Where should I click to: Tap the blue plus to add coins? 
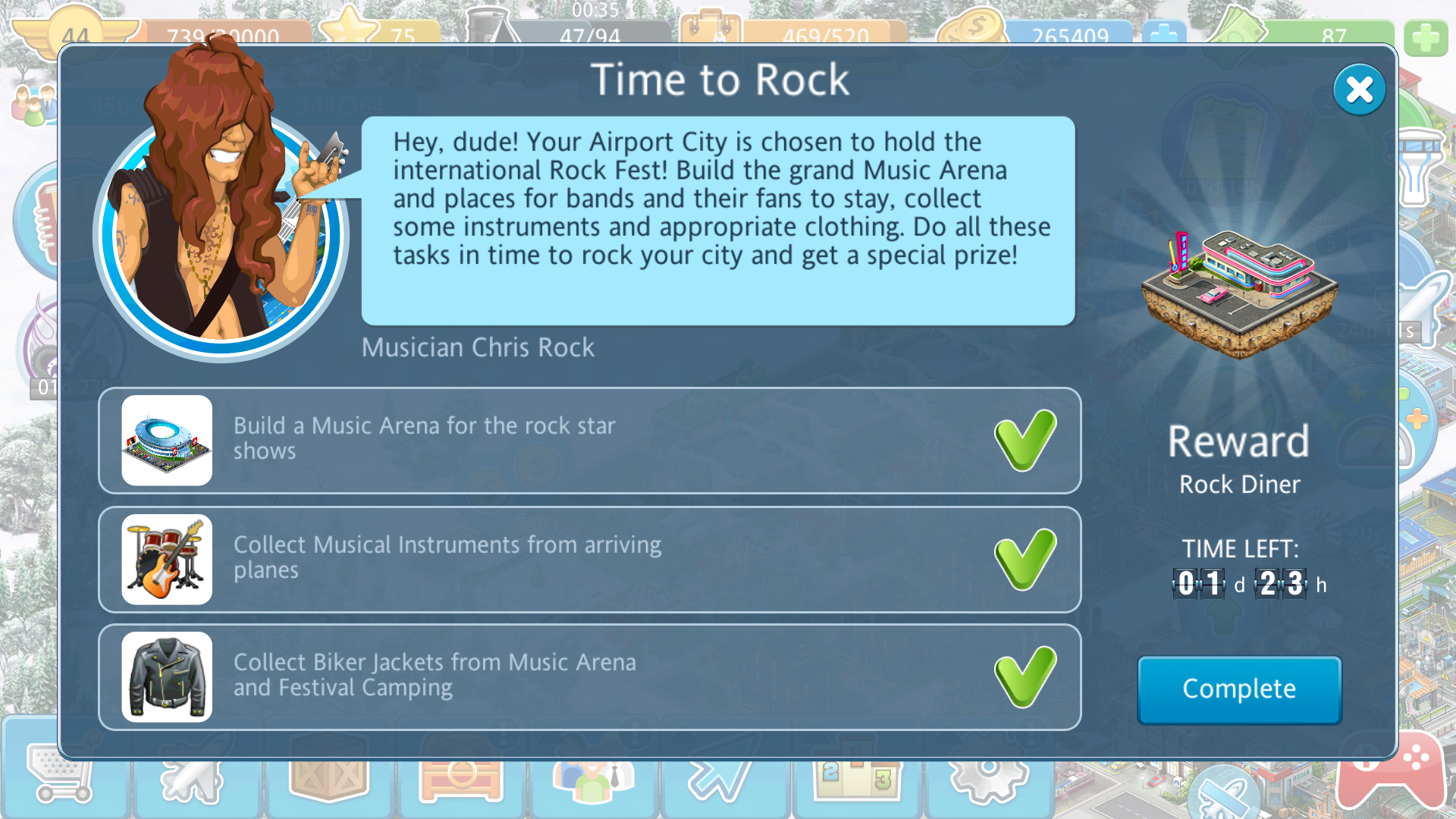(x=1164, y=34)
